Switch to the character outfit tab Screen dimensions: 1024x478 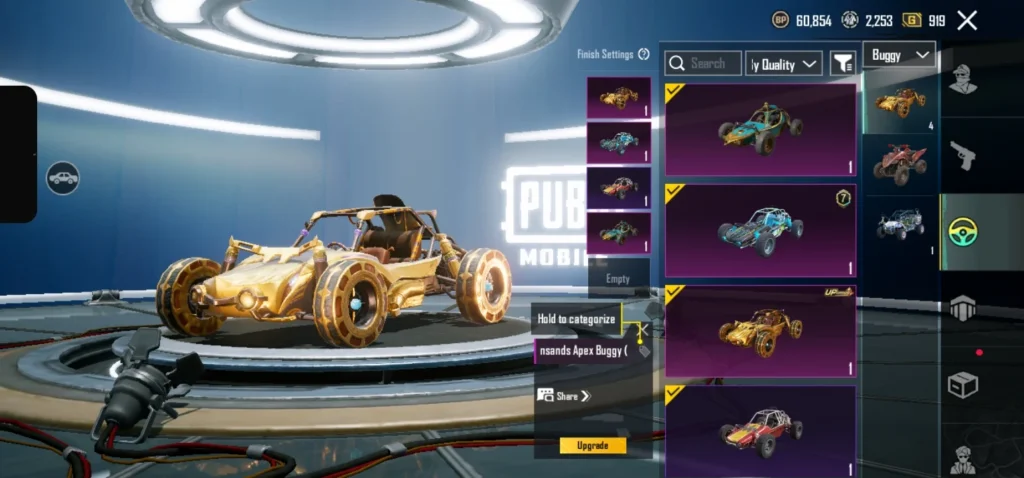[962, 78]
